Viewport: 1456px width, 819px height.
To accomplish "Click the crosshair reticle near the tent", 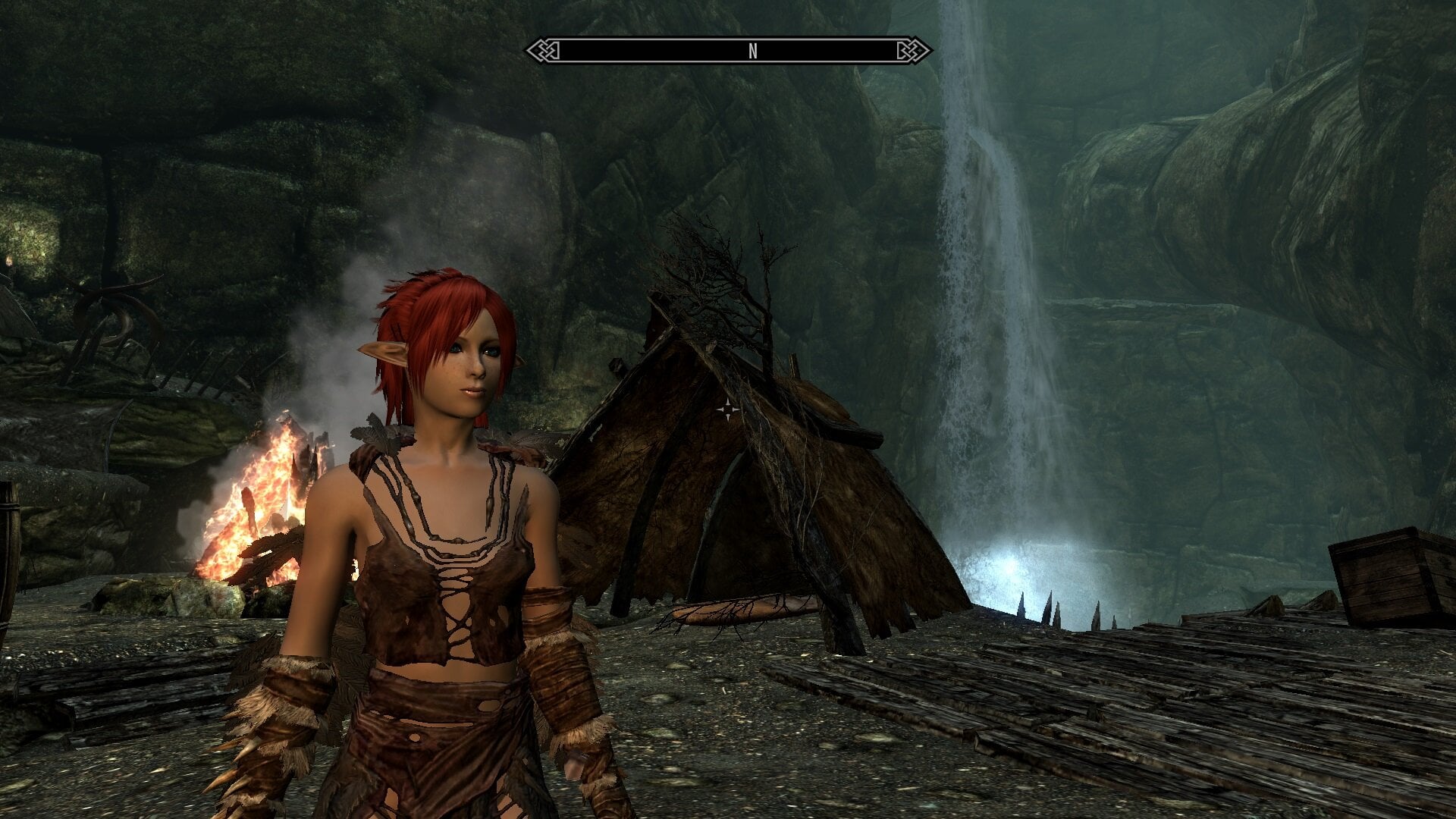I will pyautogui.click(x=730, y=408).
